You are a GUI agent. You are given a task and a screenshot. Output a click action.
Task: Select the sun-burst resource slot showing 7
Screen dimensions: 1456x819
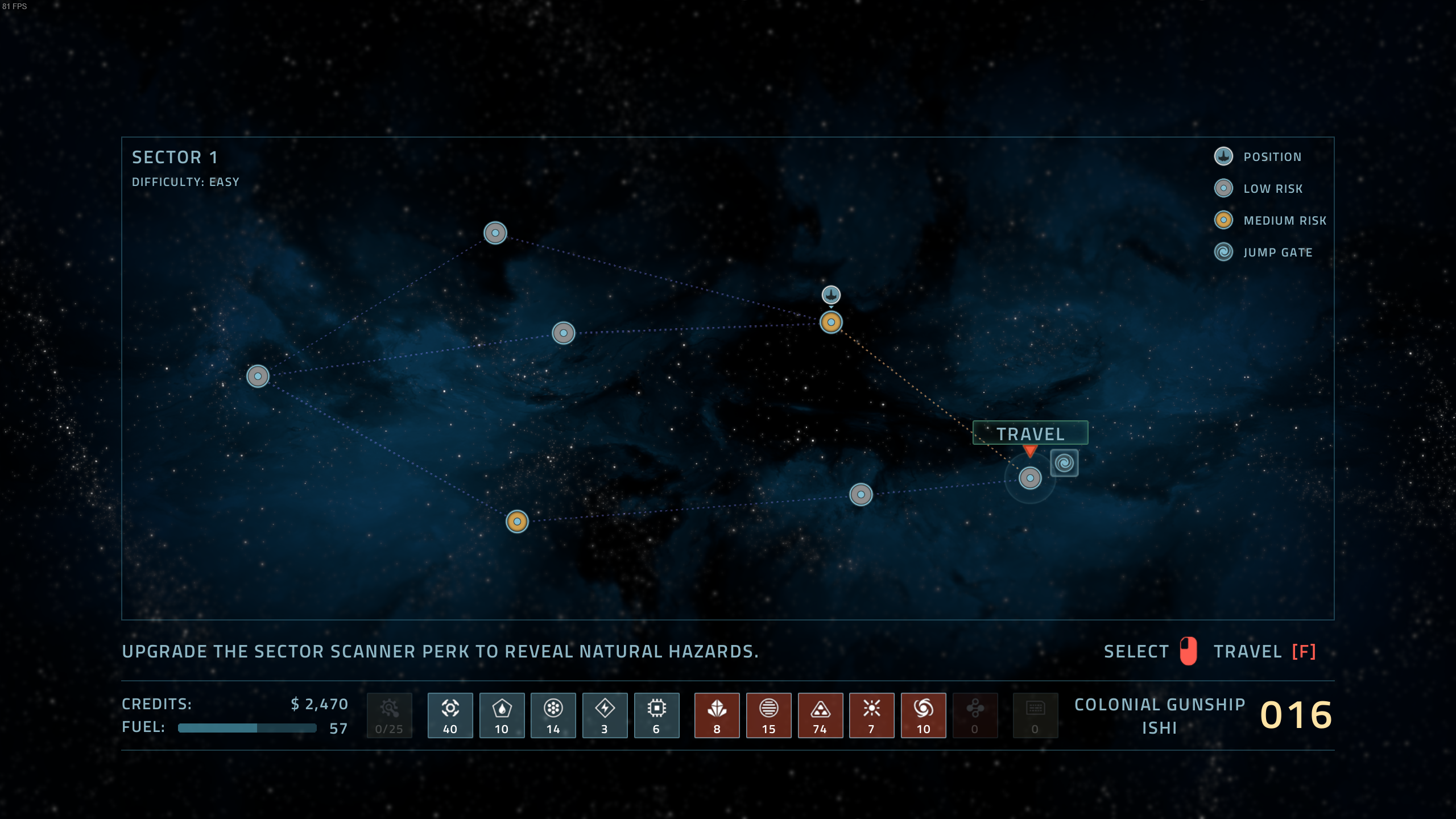click(871, 715)
